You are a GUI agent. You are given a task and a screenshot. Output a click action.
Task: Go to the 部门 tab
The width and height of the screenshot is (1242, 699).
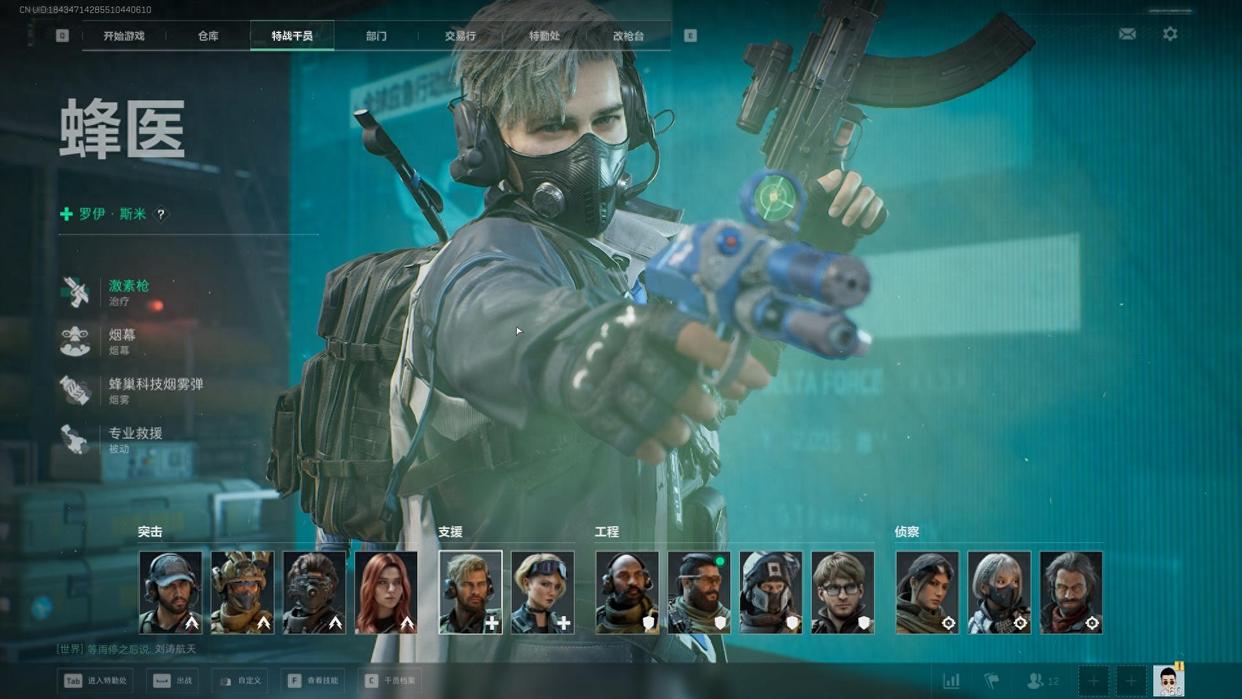tap(376, 36)
